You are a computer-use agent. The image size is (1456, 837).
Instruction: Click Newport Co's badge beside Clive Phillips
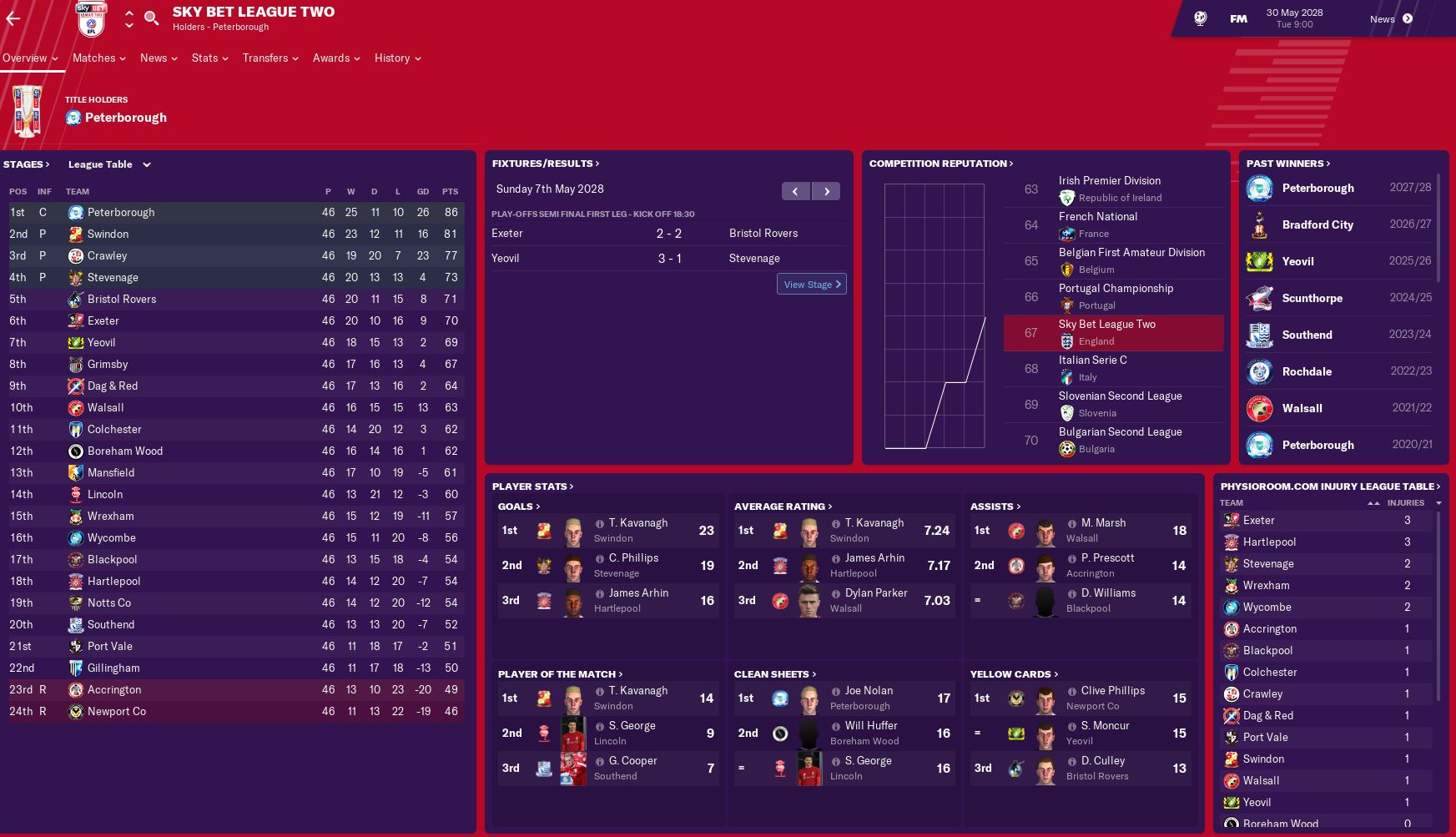coord(1016,698)
